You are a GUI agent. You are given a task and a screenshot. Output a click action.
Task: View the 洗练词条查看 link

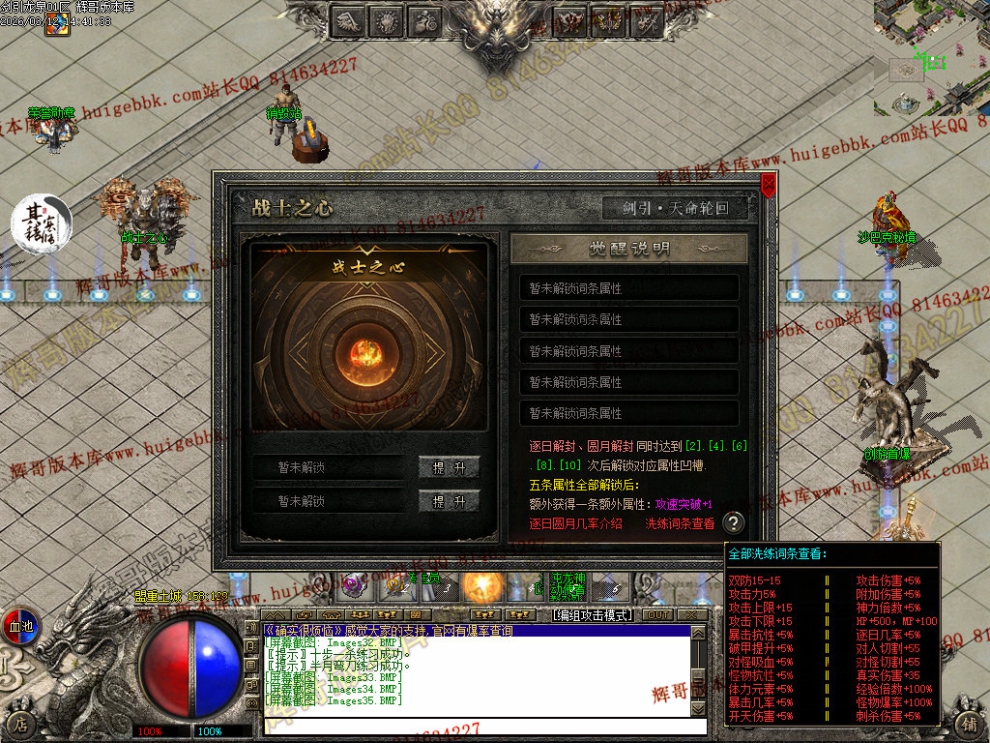coord(680,523)
